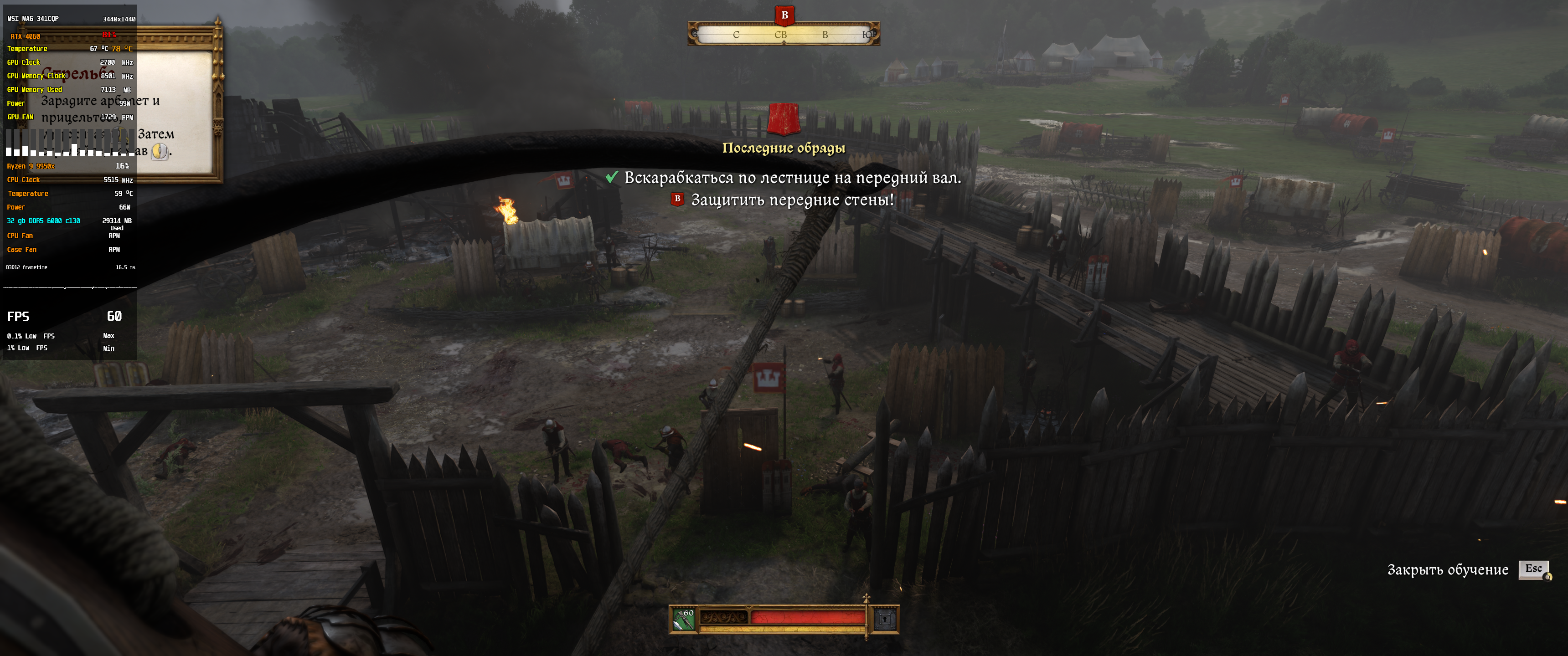Screen dimensions: 1568x656
Task: Select the crossbow weapon icon
Action: [x=684, y=620]
